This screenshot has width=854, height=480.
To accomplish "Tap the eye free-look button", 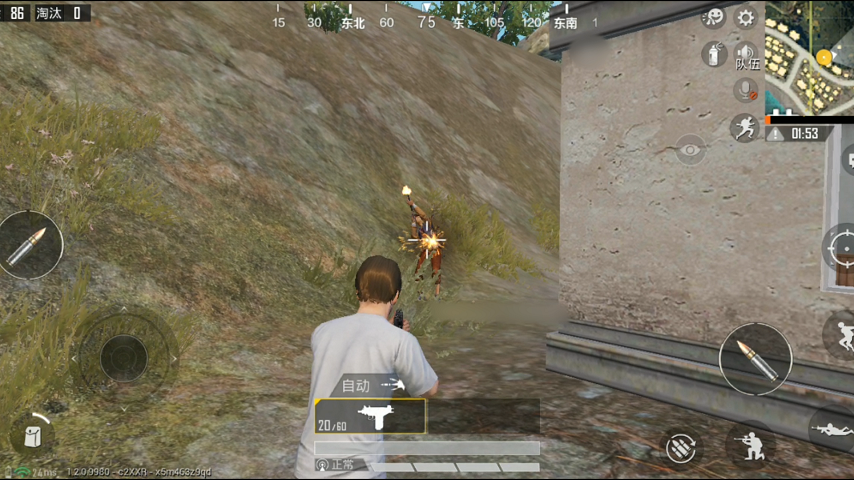I will [690, 149].
